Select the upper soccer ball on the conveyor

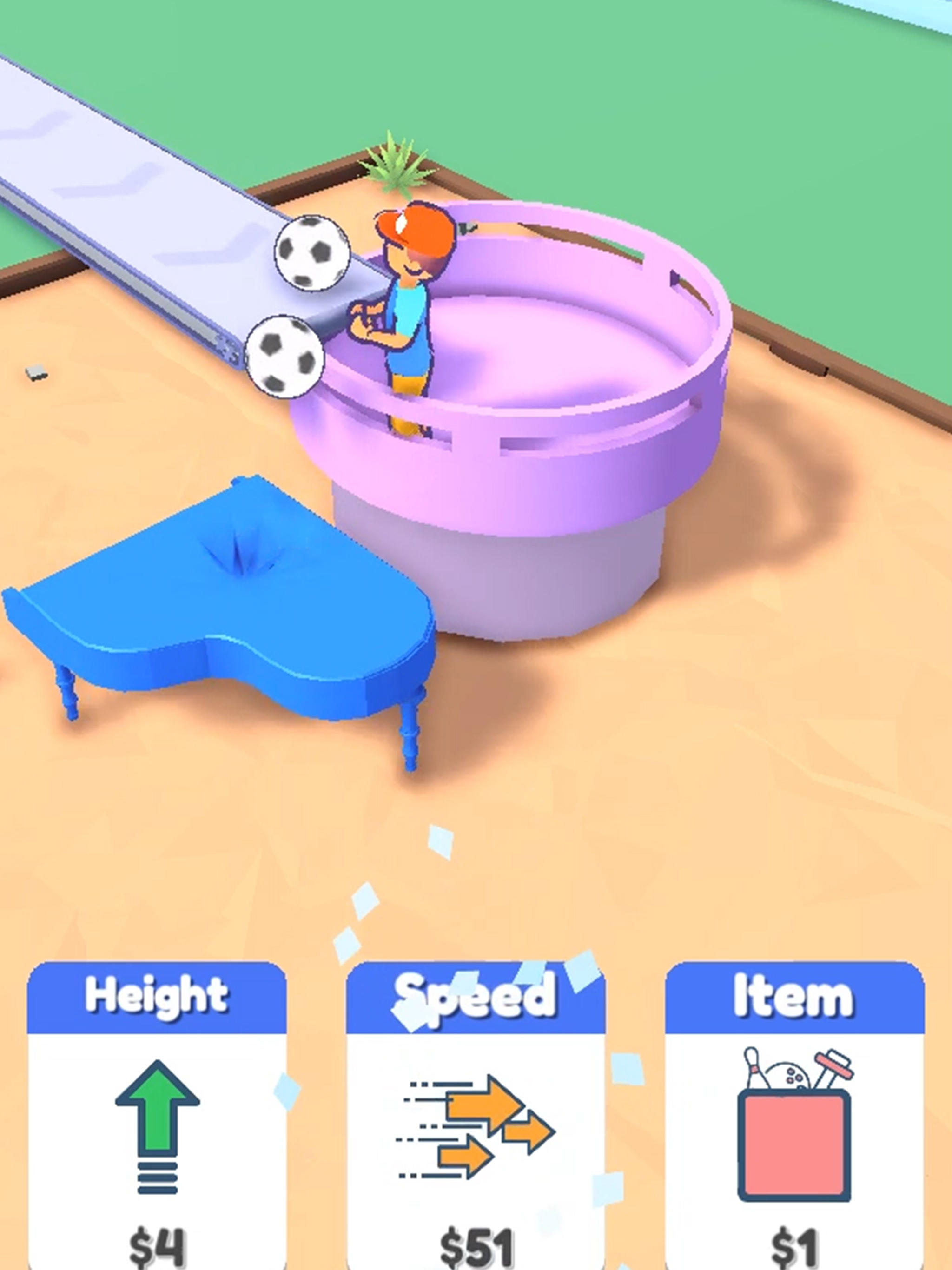click(x=313, y=252)
